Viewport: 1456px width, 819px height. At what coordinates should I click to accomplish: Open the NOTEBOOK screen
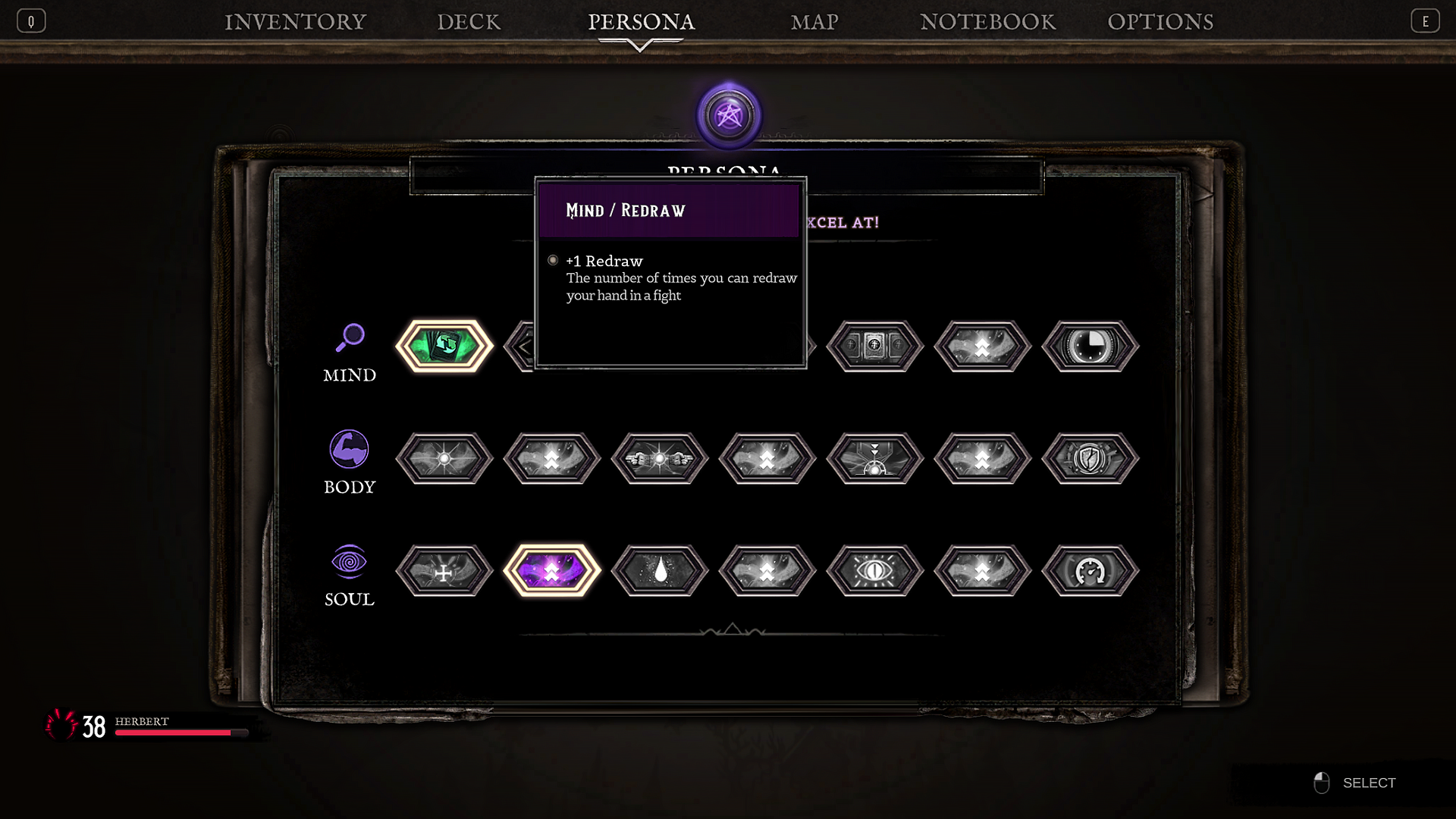(987, 22)
